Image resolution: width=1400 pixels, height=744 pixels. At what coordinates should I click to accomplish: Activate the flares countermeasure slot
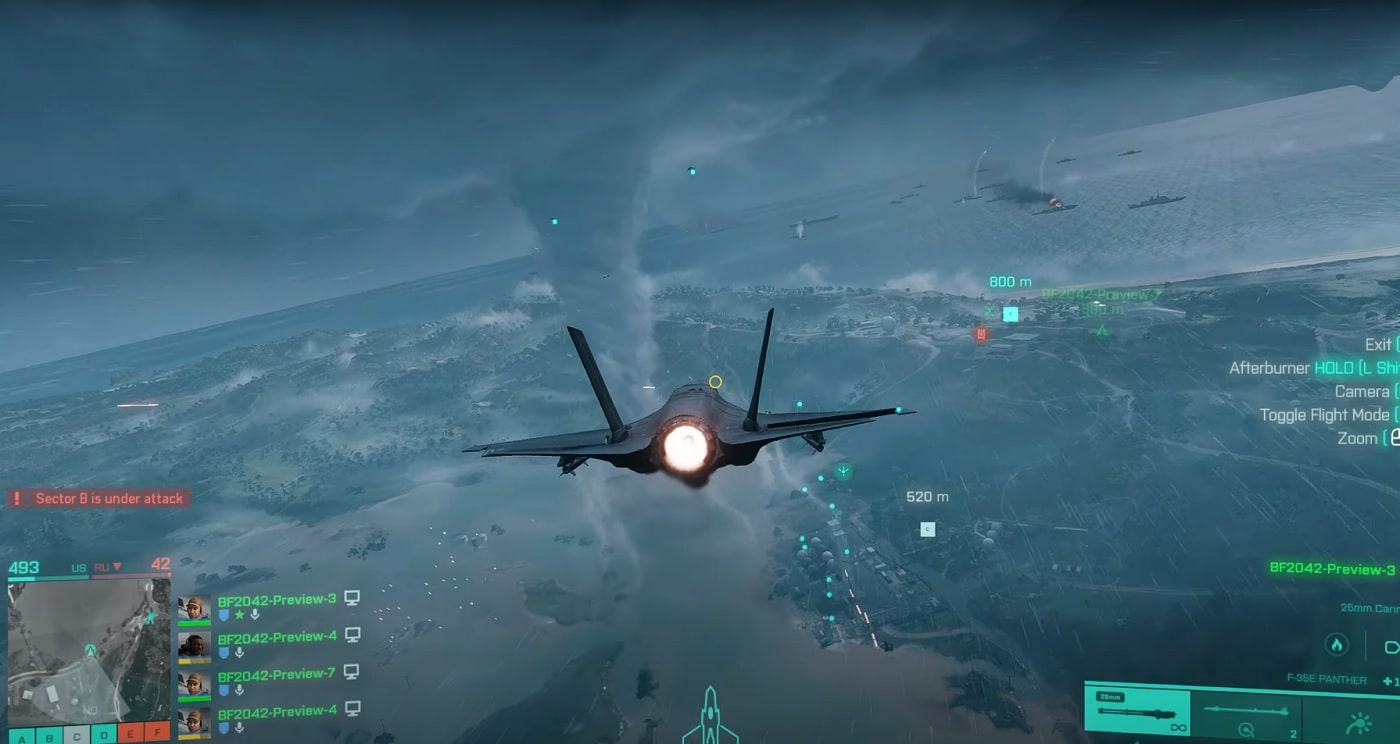(1359, 722)
